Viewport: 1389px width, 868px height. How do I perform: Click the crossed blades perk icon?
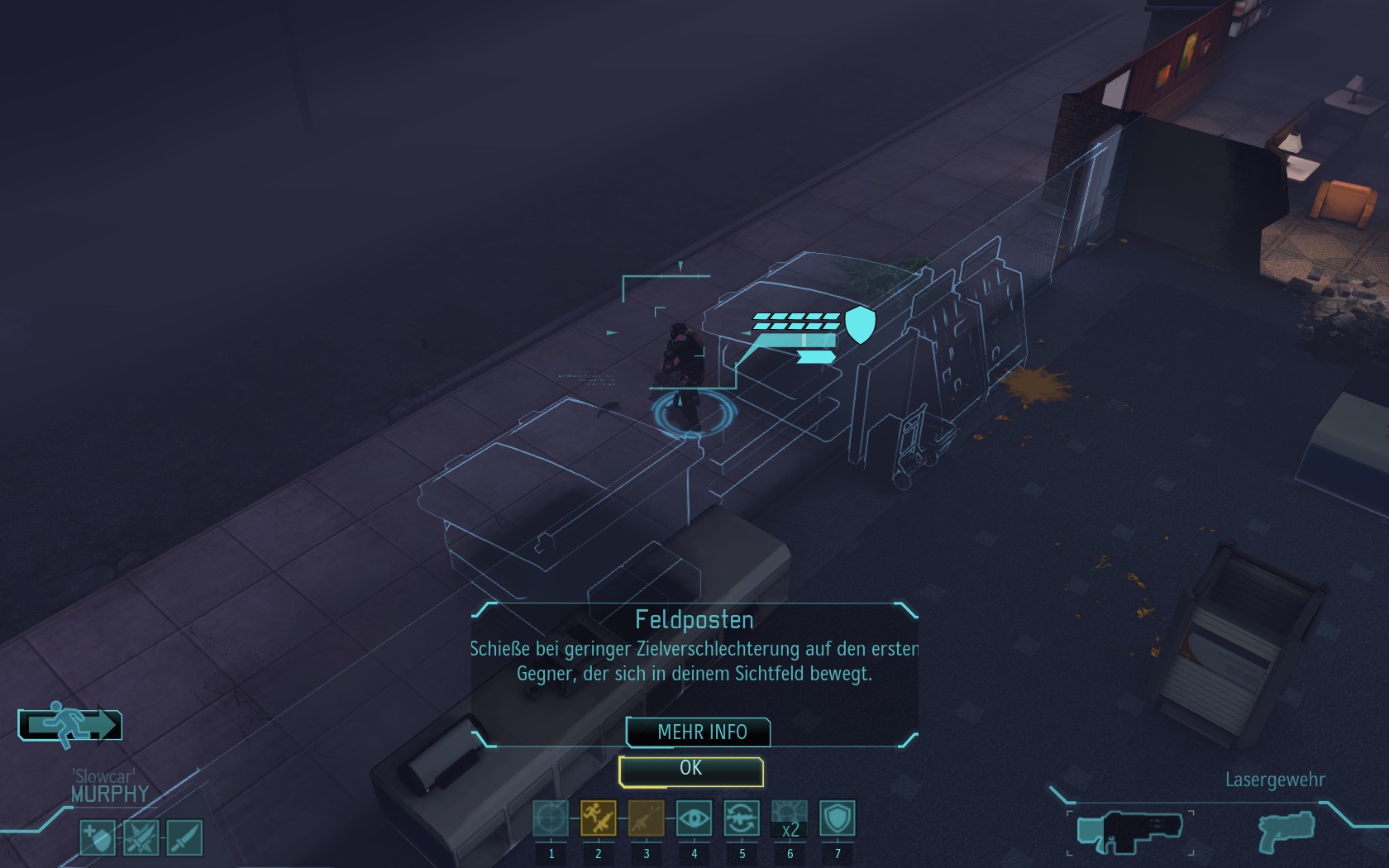(x=141, y=837)
